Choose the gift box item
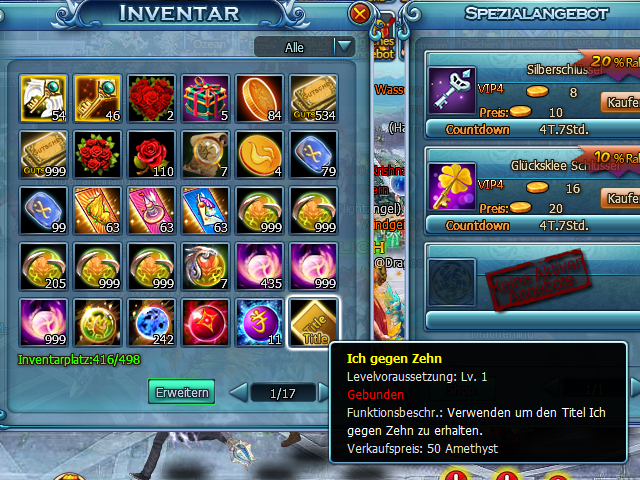 pyautogui.click(x=205, y=99)
